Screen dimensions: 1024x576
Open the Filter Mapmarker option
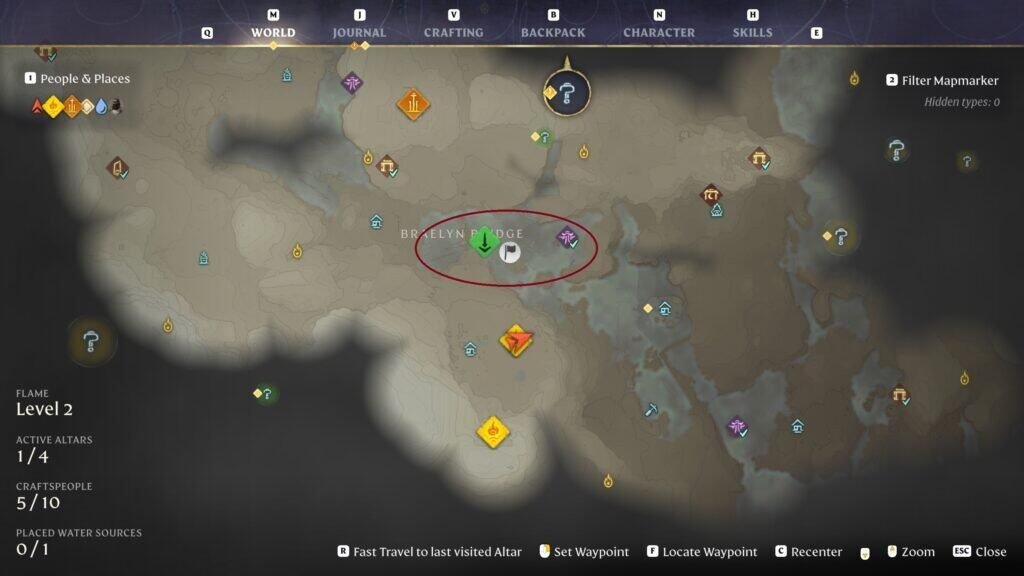[x=945, y=80]
